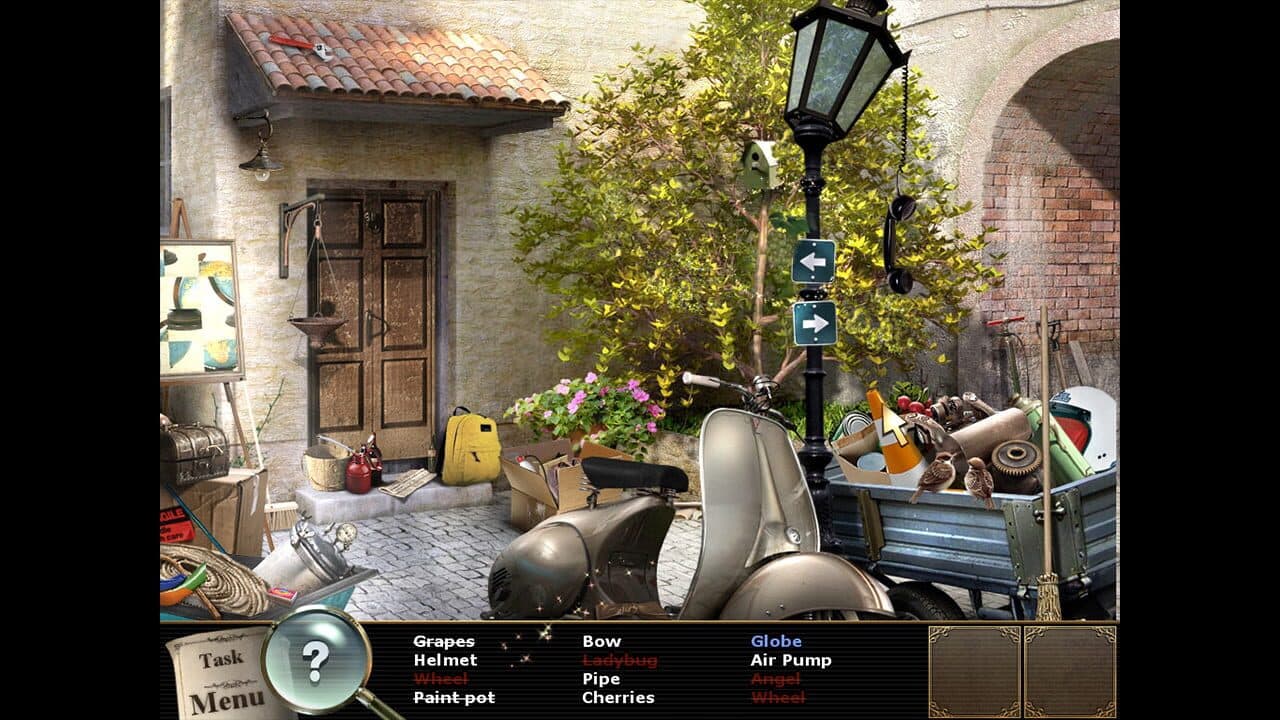Open the Task list from the newspaper
Viewport: 1280px width, 720px height.
222,658
